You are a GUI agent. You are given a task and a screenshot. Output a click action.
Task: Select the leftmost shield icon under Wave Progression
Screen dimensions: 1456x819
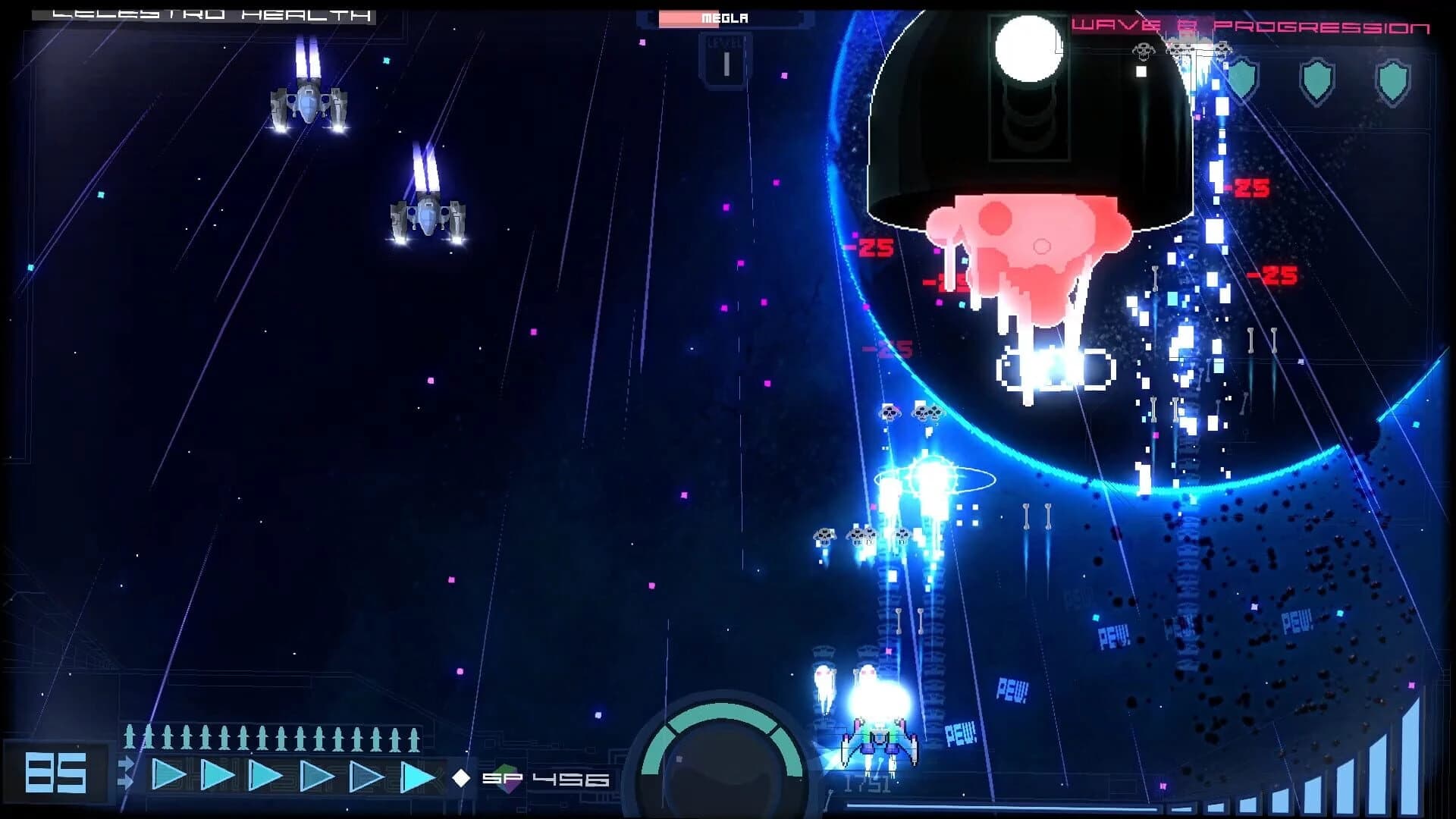[1241, 78]
